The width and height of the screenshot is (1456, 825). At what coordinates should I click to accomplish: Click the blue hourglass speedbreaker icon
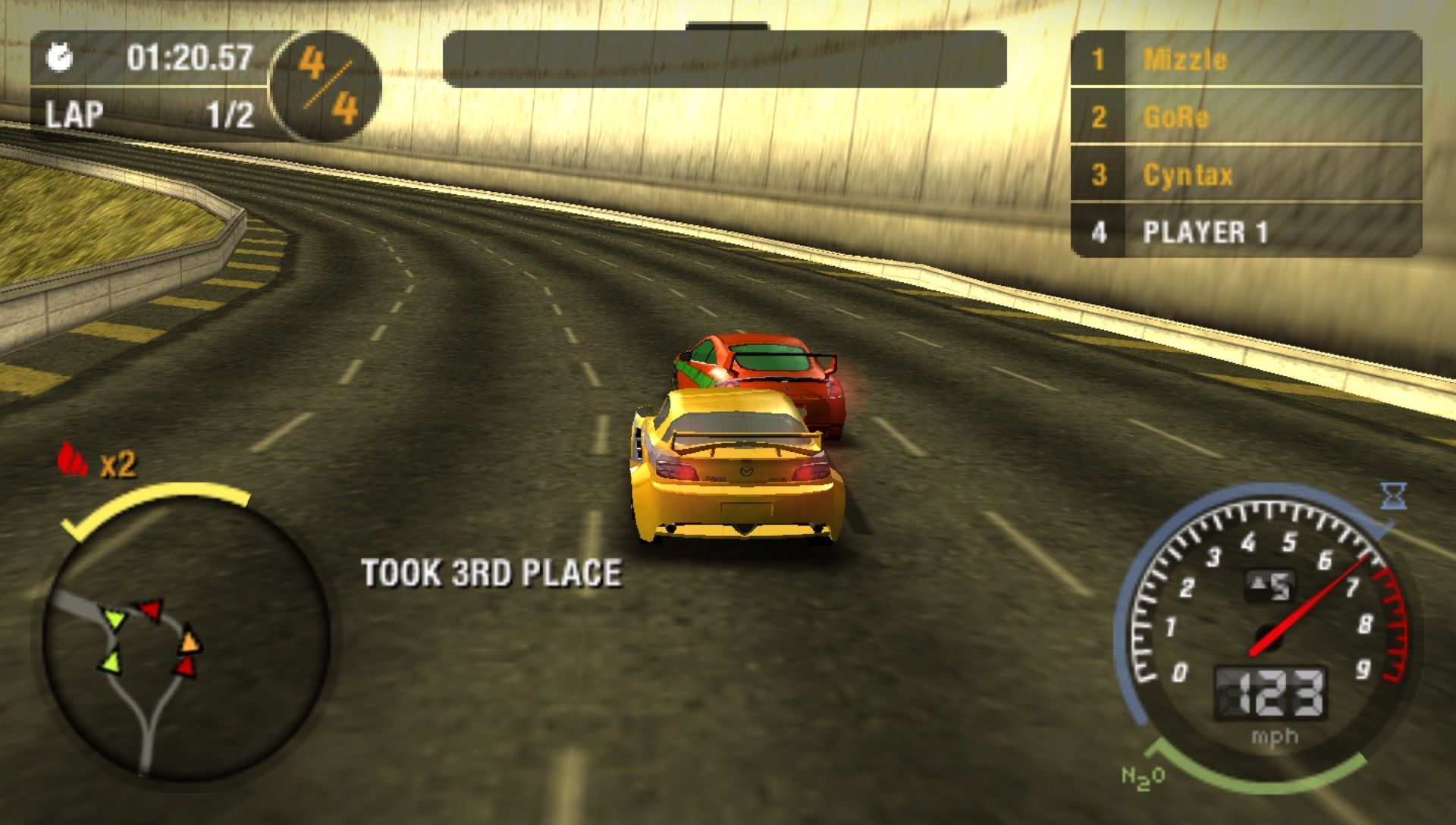tap(1394, 496)
